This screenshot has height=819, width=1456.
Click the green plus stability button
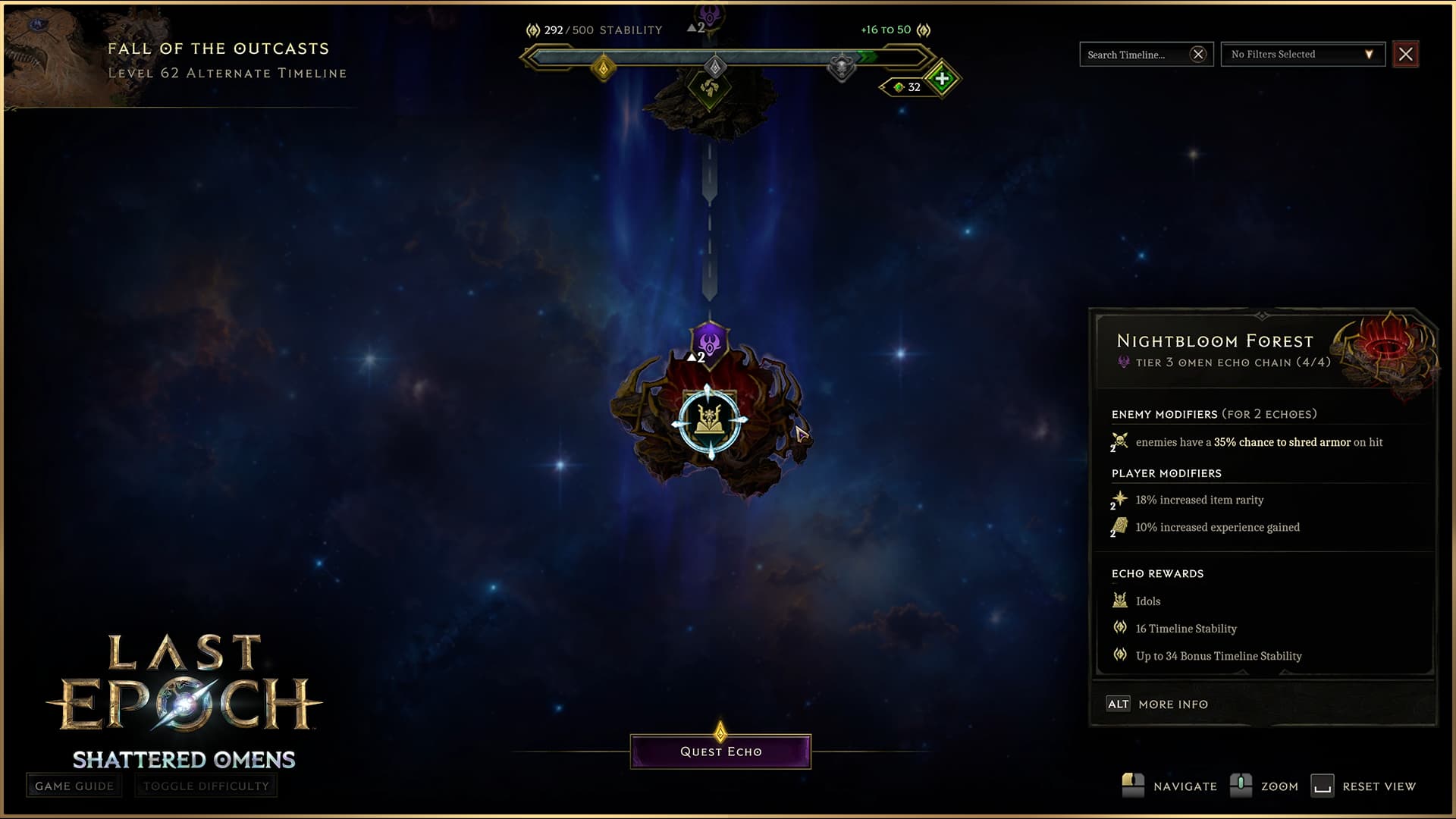tap(942, 78)
